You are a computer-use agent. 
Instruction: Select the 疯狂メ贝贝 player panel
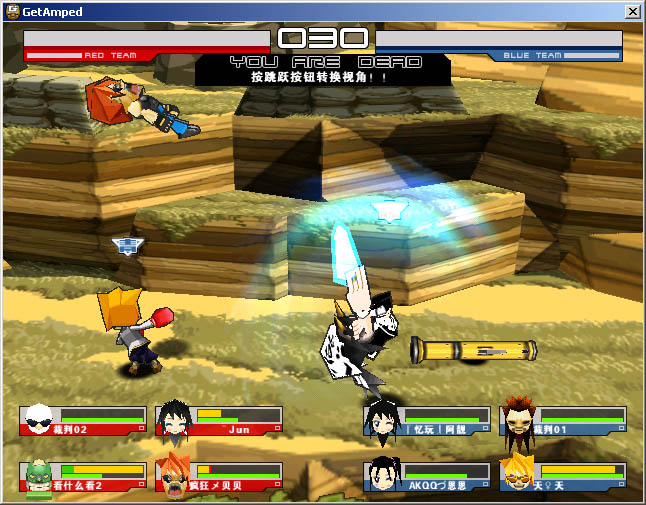click(219, 476)
